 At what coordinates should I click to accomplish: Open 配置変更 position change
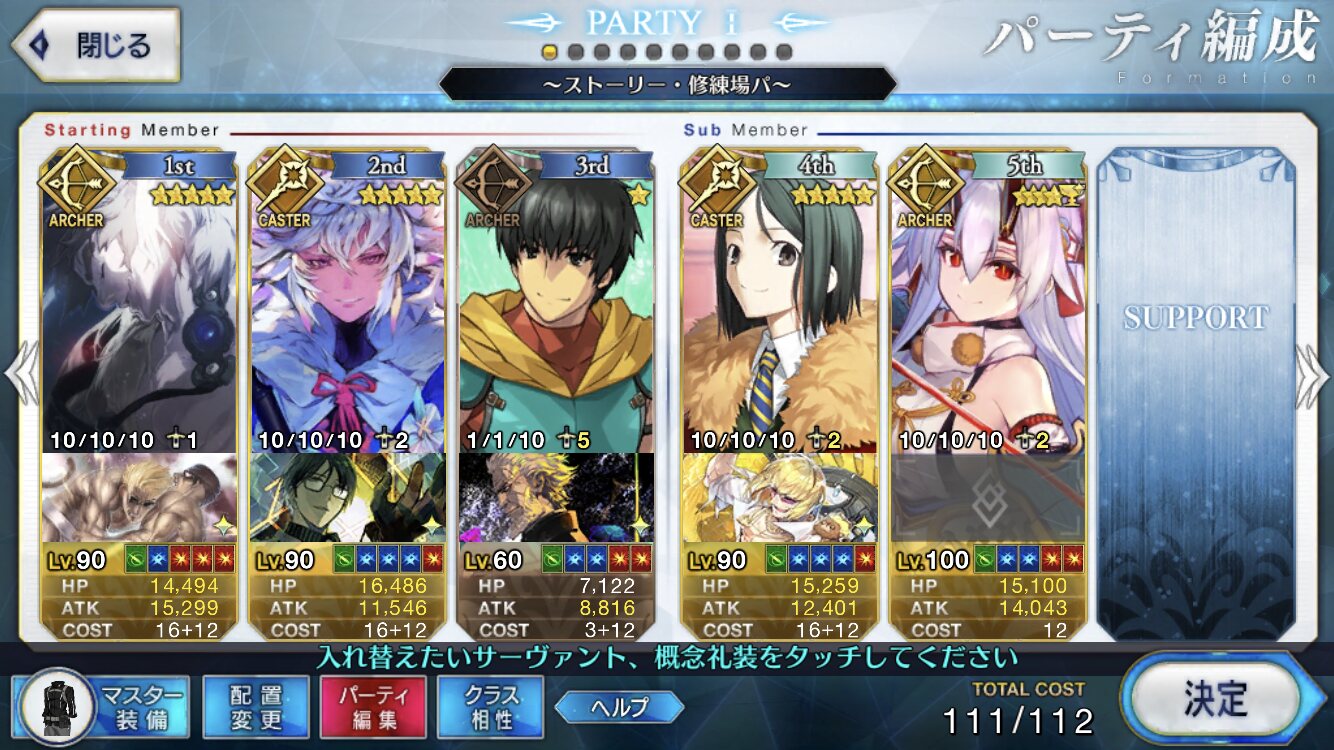[x=255, y=707]
